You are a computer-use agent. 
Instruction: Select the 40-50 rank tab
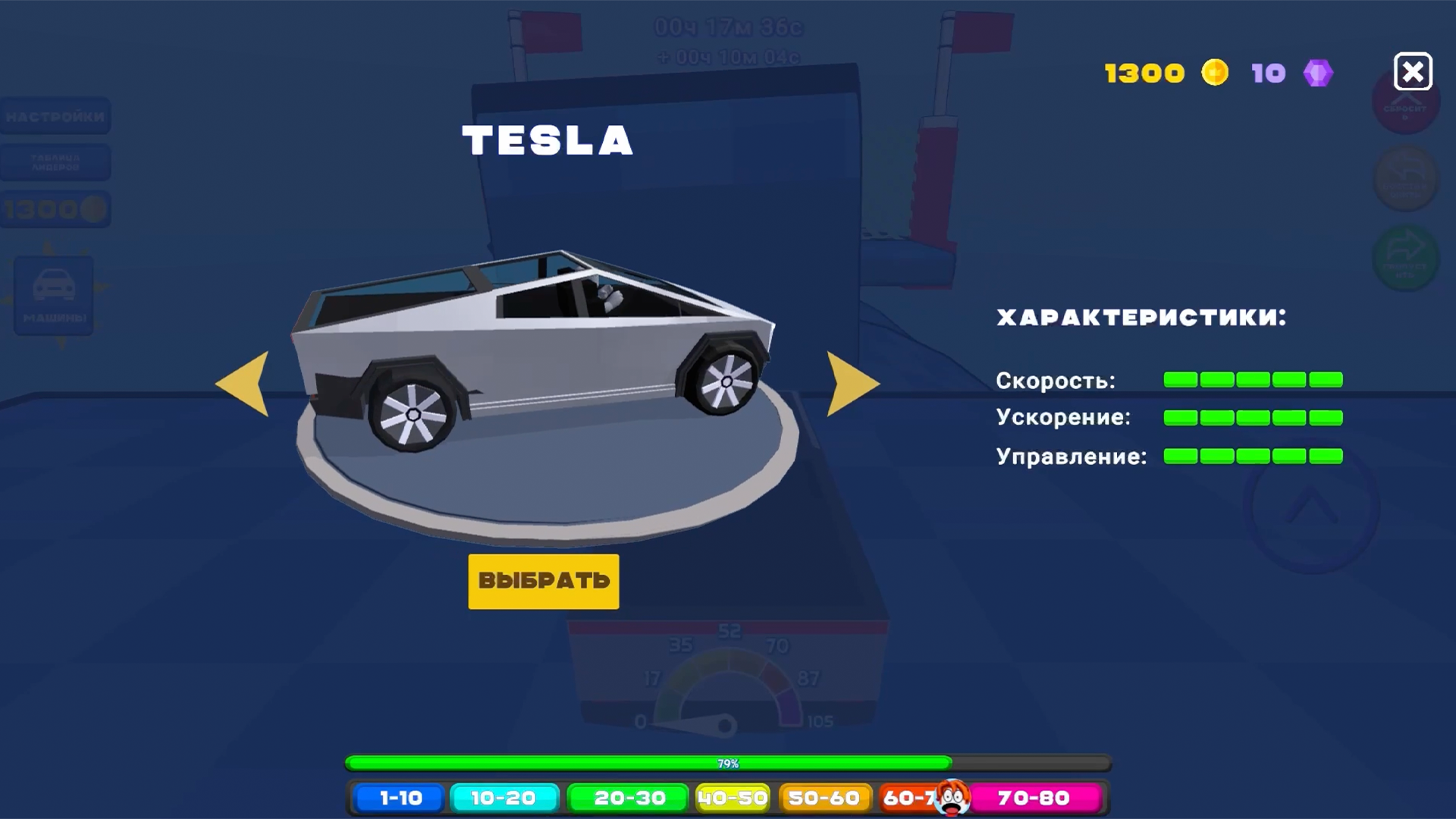point(732,798)
